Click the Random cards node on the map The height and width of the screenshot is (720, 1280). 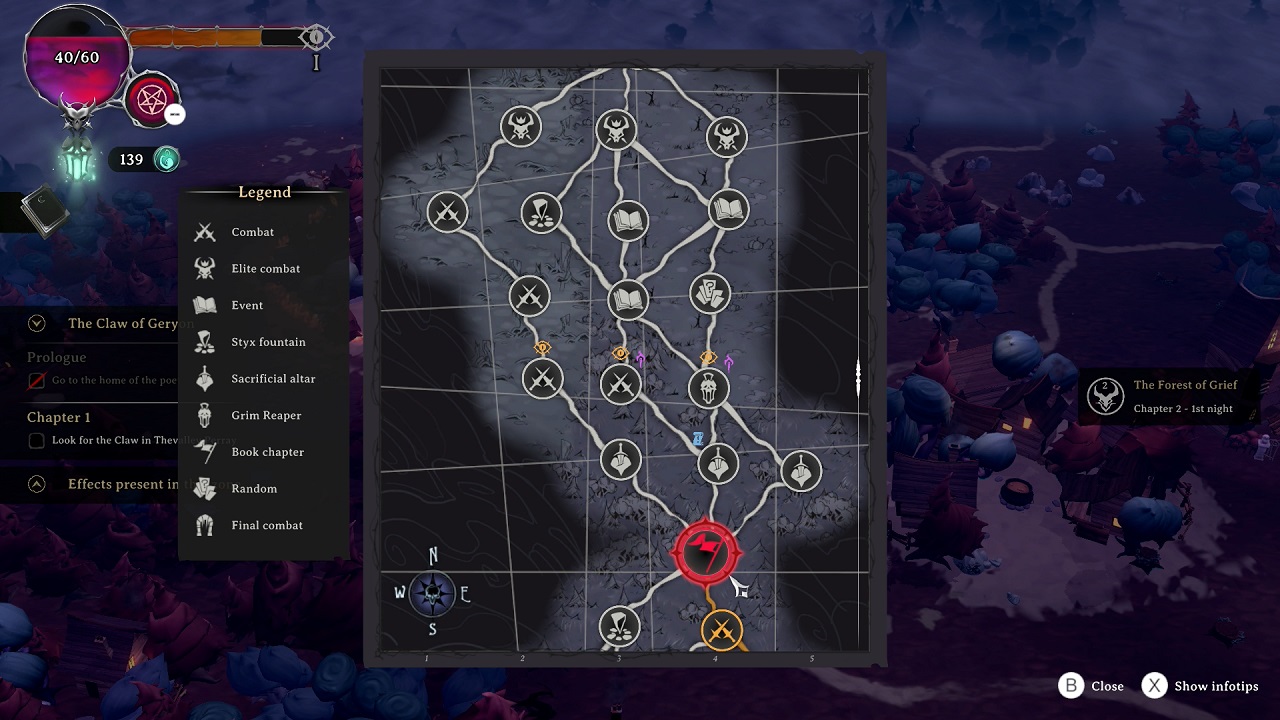(x=709, y=292)
